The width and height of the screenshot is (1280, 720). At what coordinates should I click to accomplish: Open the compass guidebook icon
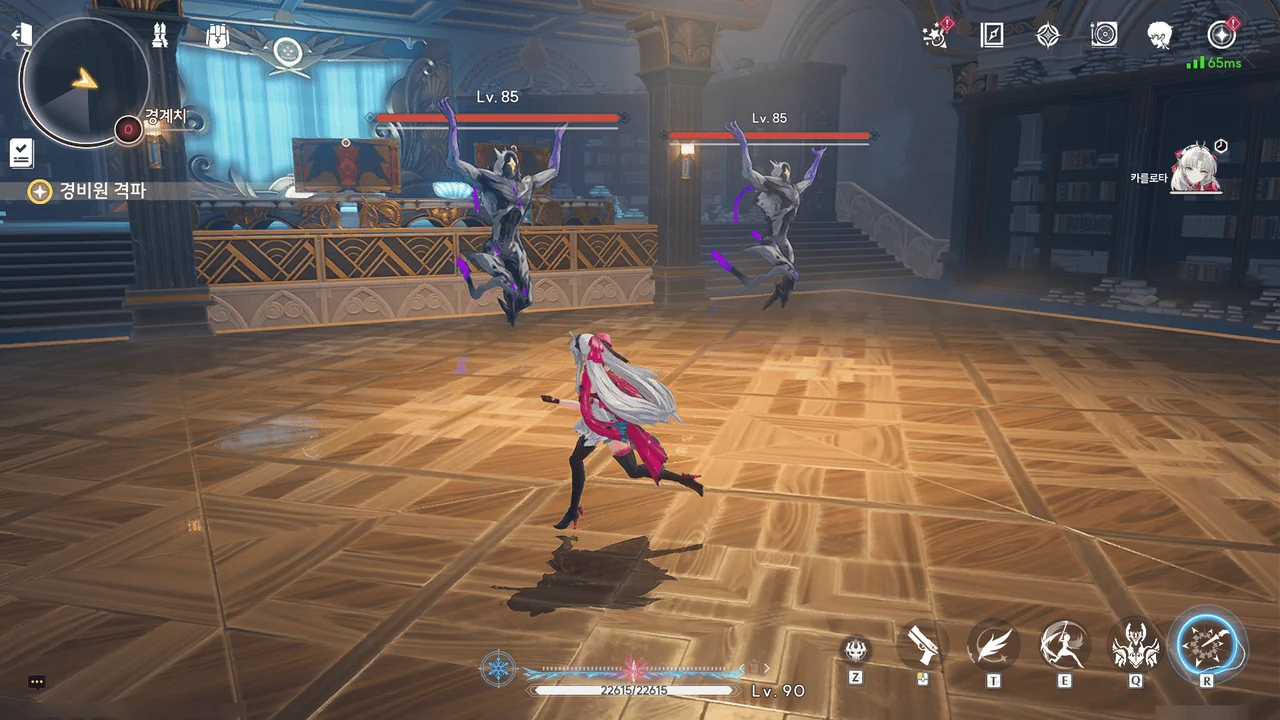(991, 36)
